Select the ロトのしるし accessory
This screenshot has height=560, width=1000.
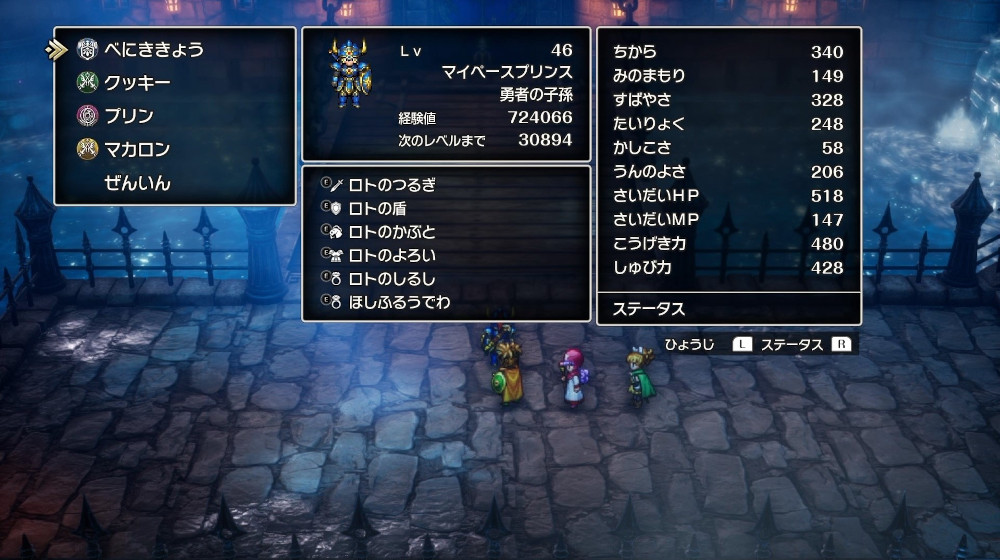[x=392, y=279]
